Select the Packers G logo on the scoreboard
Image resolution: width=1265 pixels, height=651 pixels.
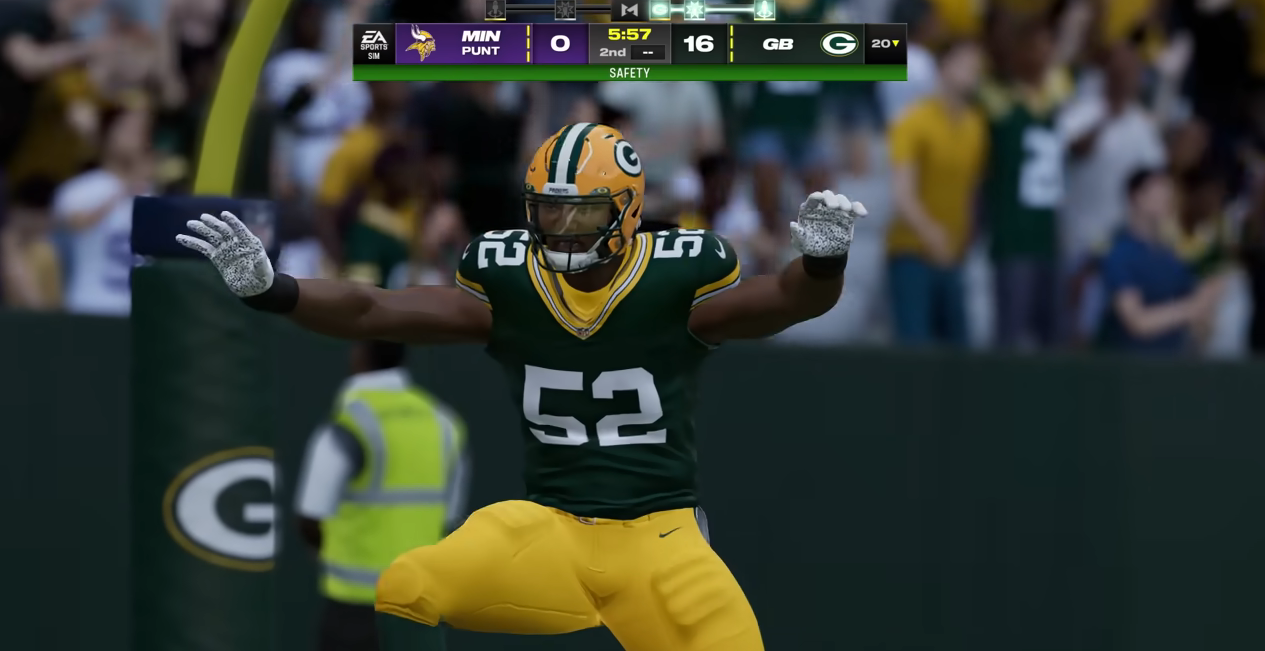tap(838, 44)
